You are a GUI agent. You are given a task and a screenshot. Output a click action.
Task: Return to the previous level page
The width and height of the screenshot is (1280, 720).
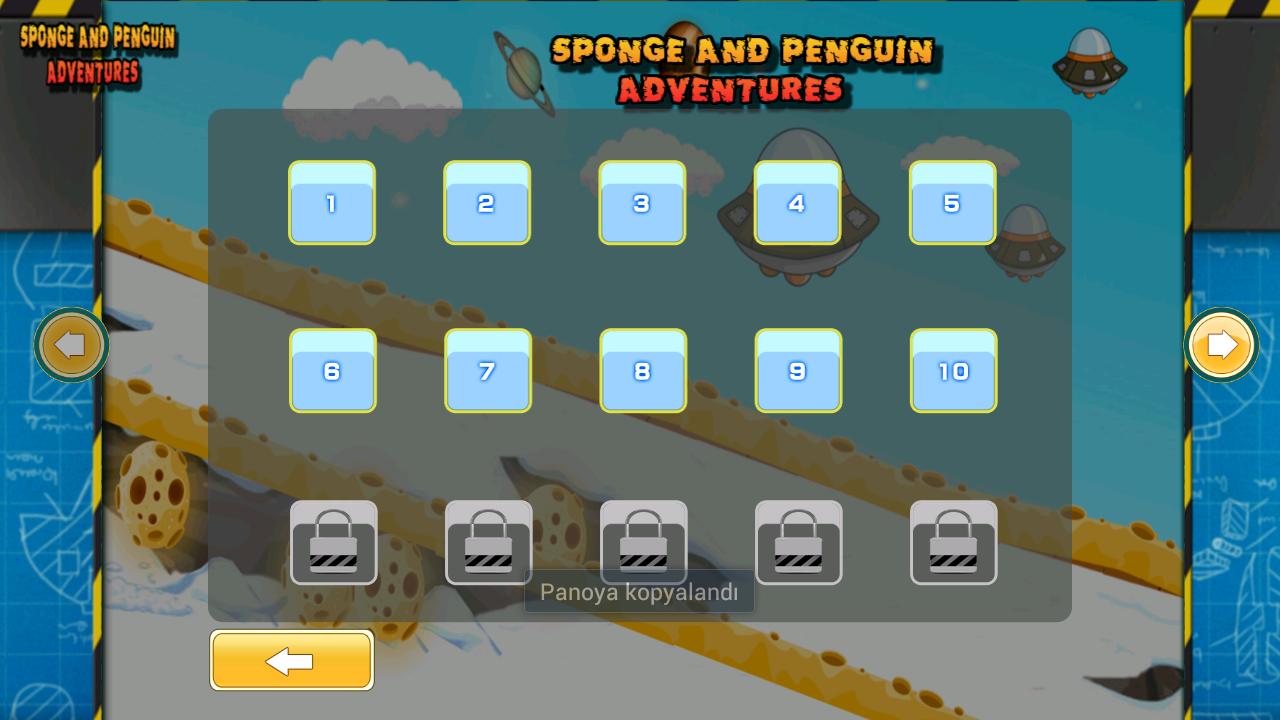(72, 344)
